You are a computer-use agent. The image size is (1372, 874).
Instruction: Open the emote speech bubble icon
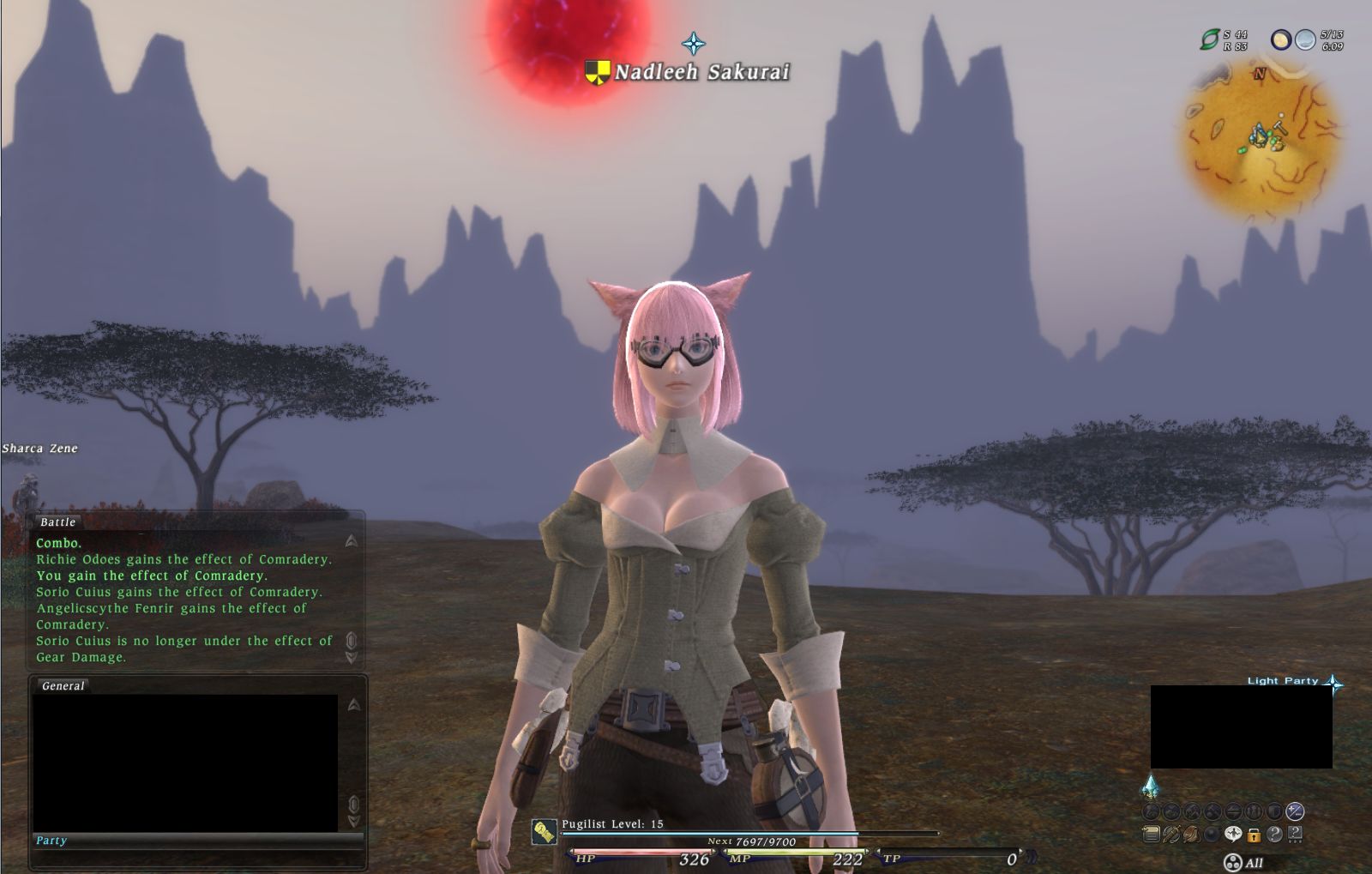point(1233,834)
